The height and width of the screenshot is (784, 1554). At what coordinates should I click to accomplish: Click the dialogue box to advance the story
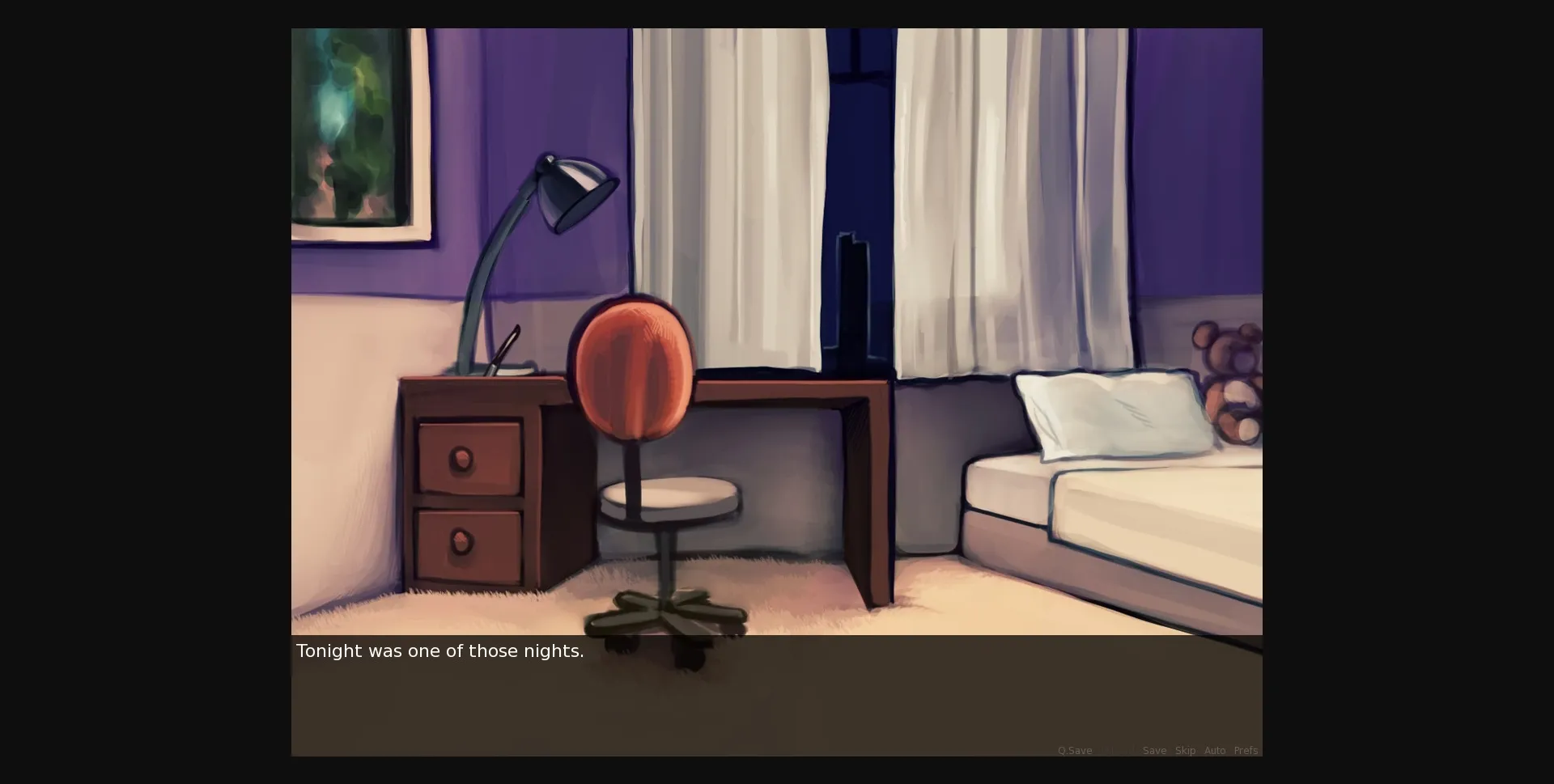(777, 696)
